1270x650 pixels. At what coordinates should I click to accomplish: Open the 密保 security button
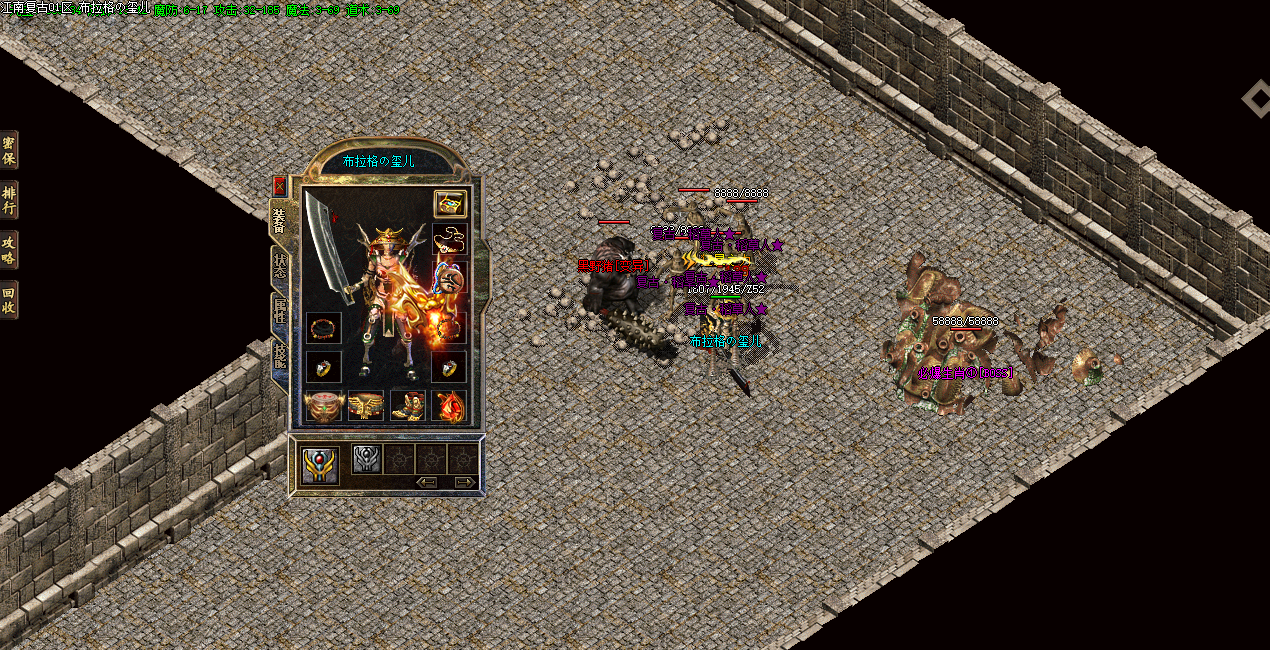click(9, 150)
